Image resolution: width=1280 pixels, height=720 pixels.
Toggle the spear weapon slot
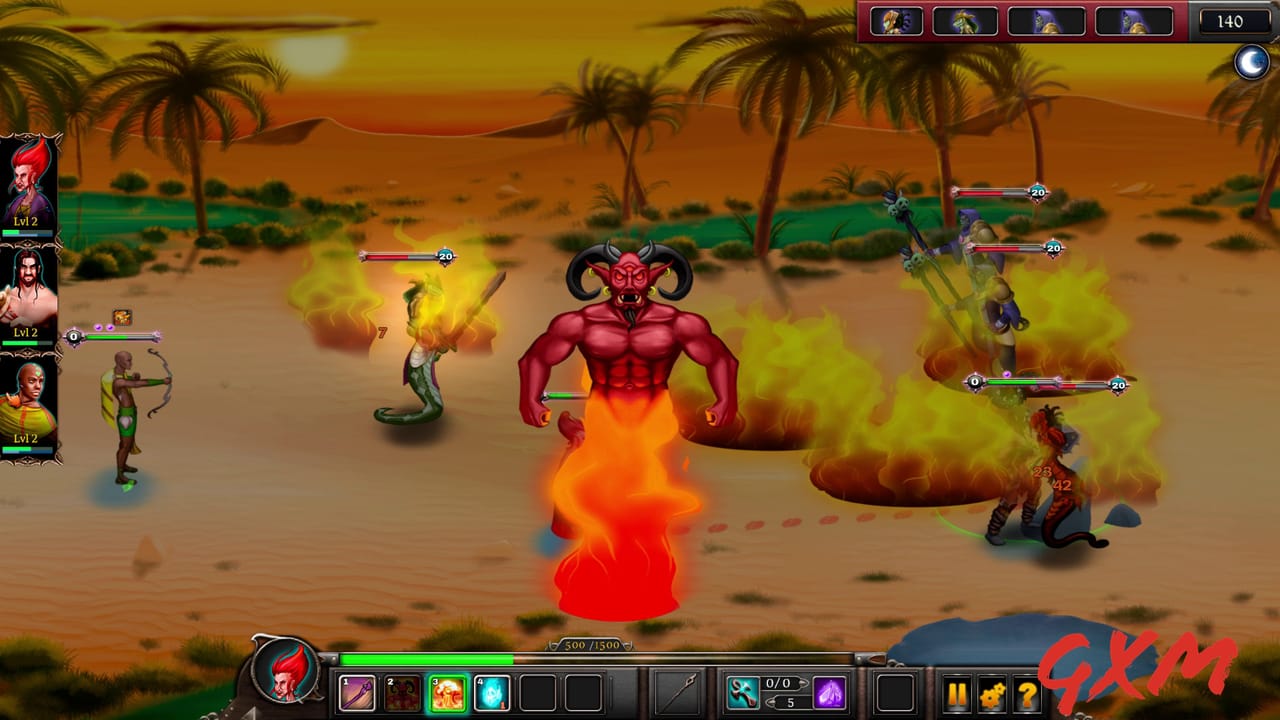677,690
